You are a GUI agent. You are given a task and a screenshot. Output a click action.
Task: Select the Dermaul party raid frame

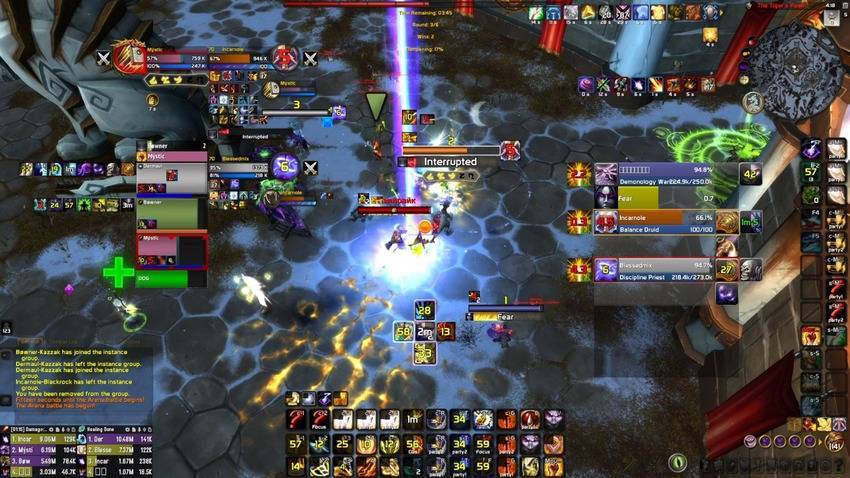172,177
